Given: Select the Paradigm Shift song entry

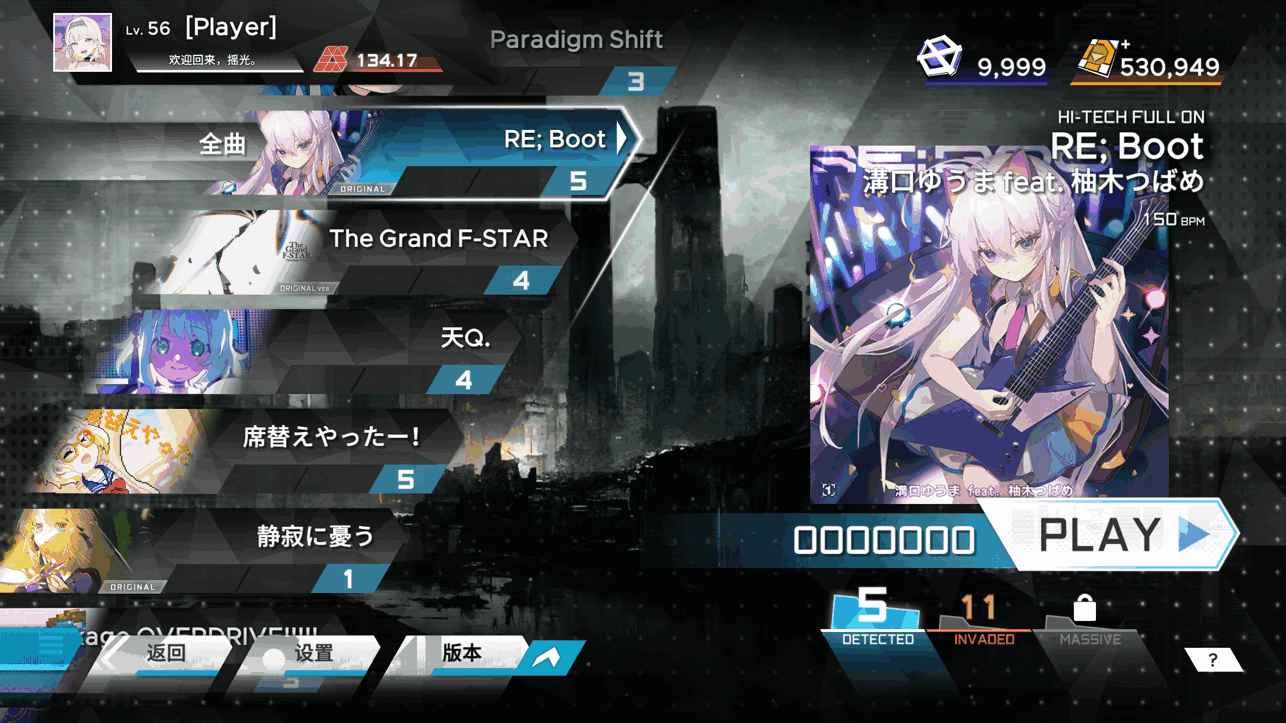Looking at the screenshot, I should [576, 41].
